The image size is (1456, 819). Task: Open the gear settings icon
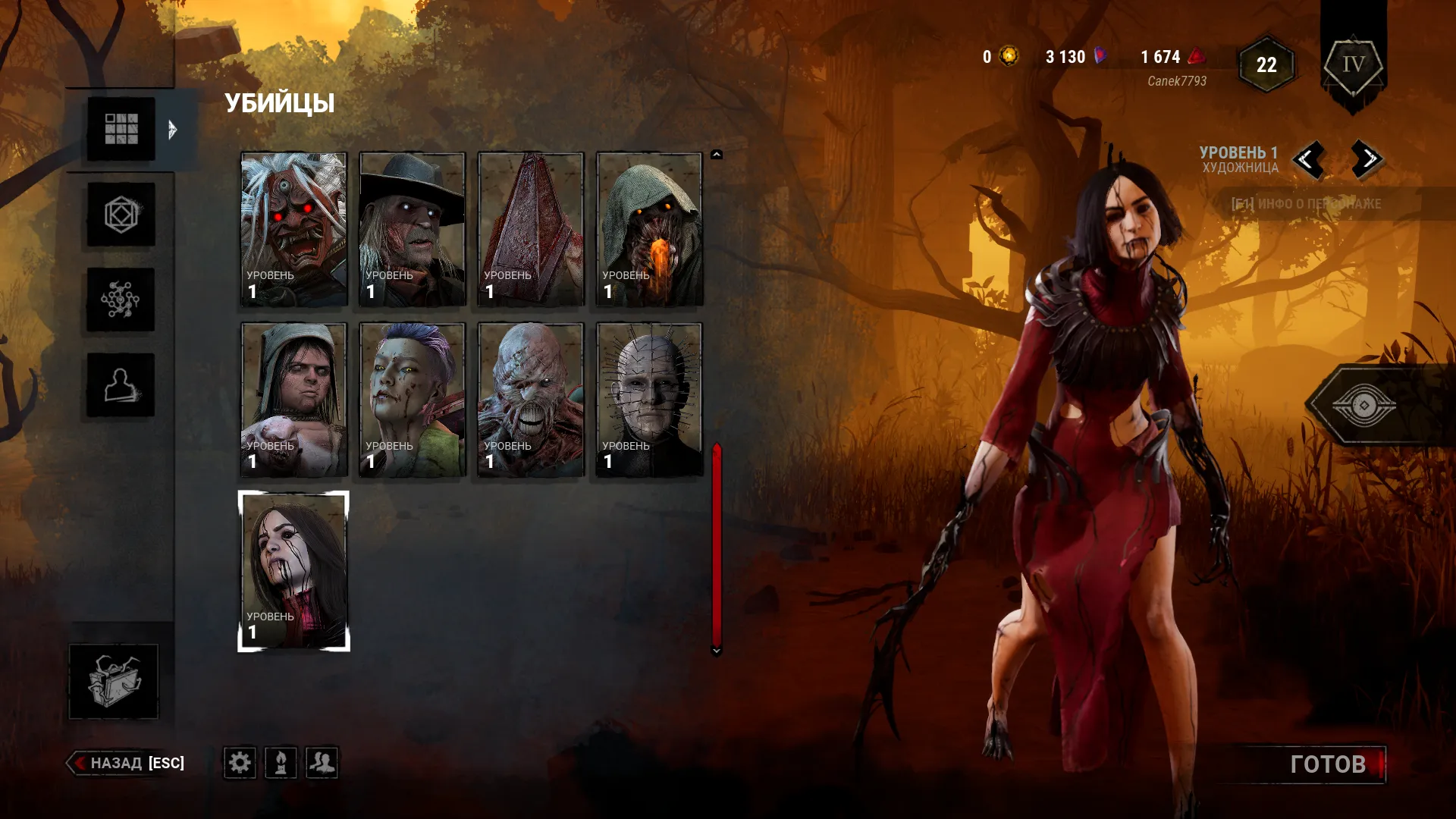point(240,762)
